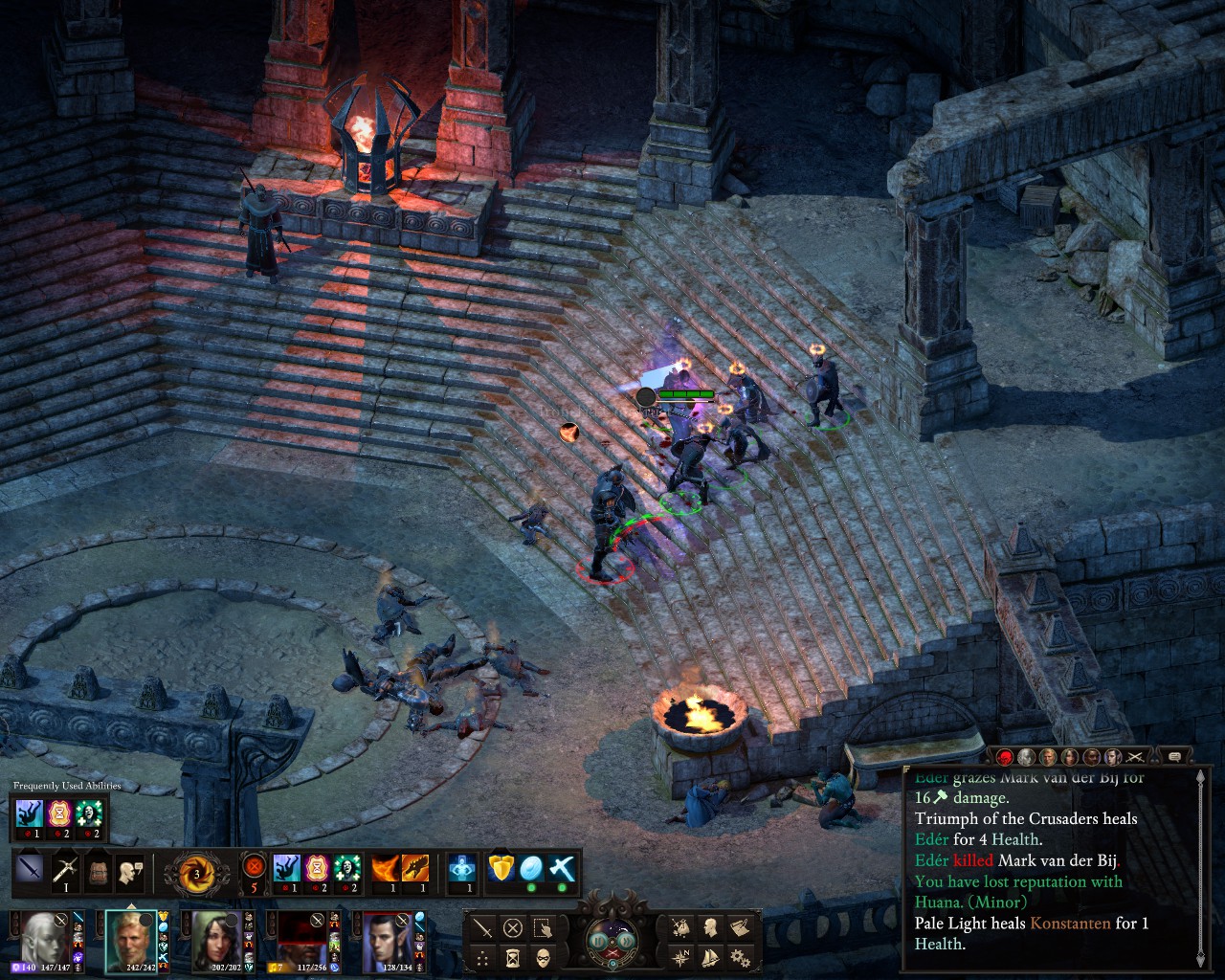Switch to the crossed weapons set slot
The image size is (1225, 980).
tap(65, 871)
